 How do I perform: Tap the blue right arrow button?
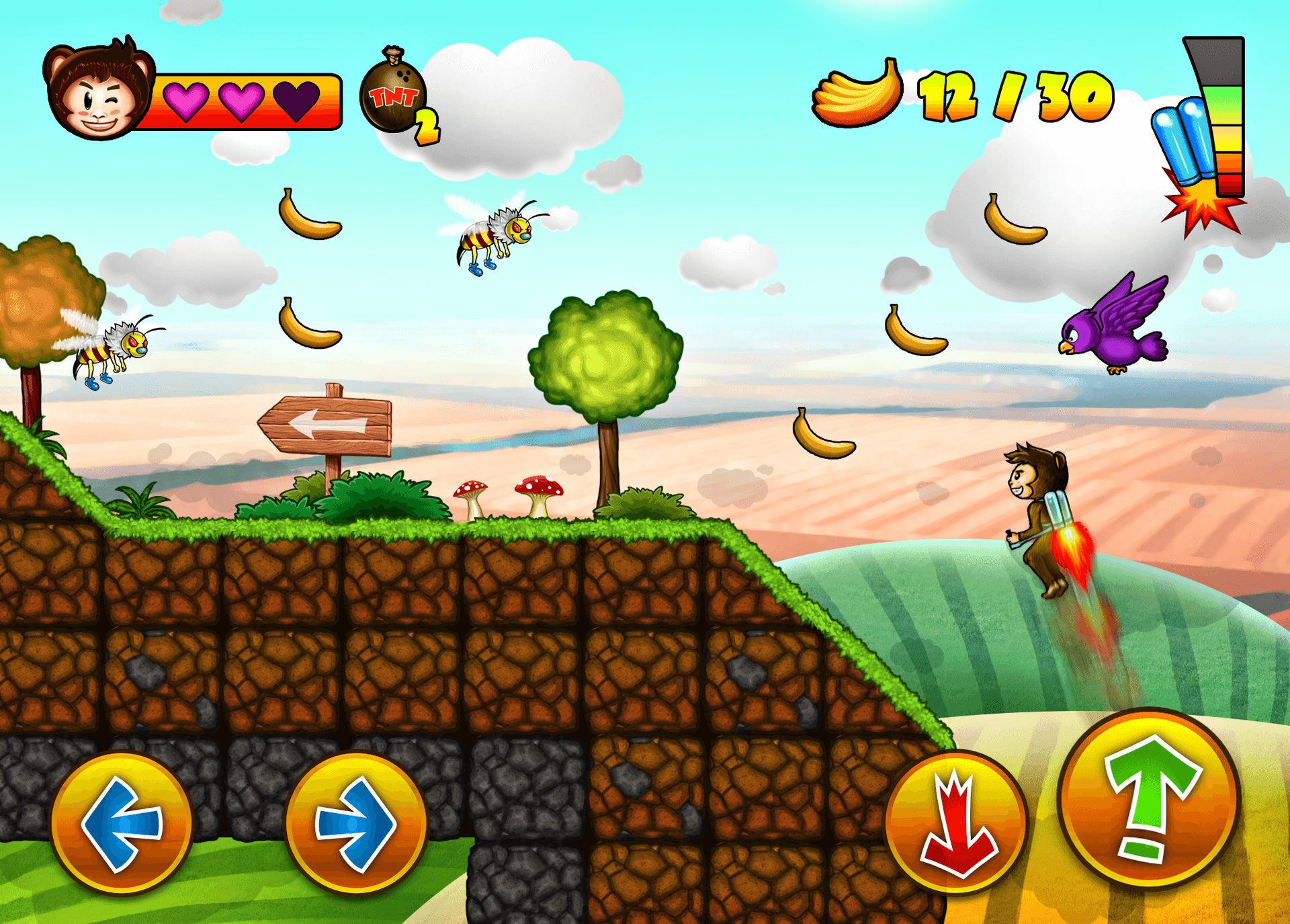pyautogui.click(x=356, y=824)
